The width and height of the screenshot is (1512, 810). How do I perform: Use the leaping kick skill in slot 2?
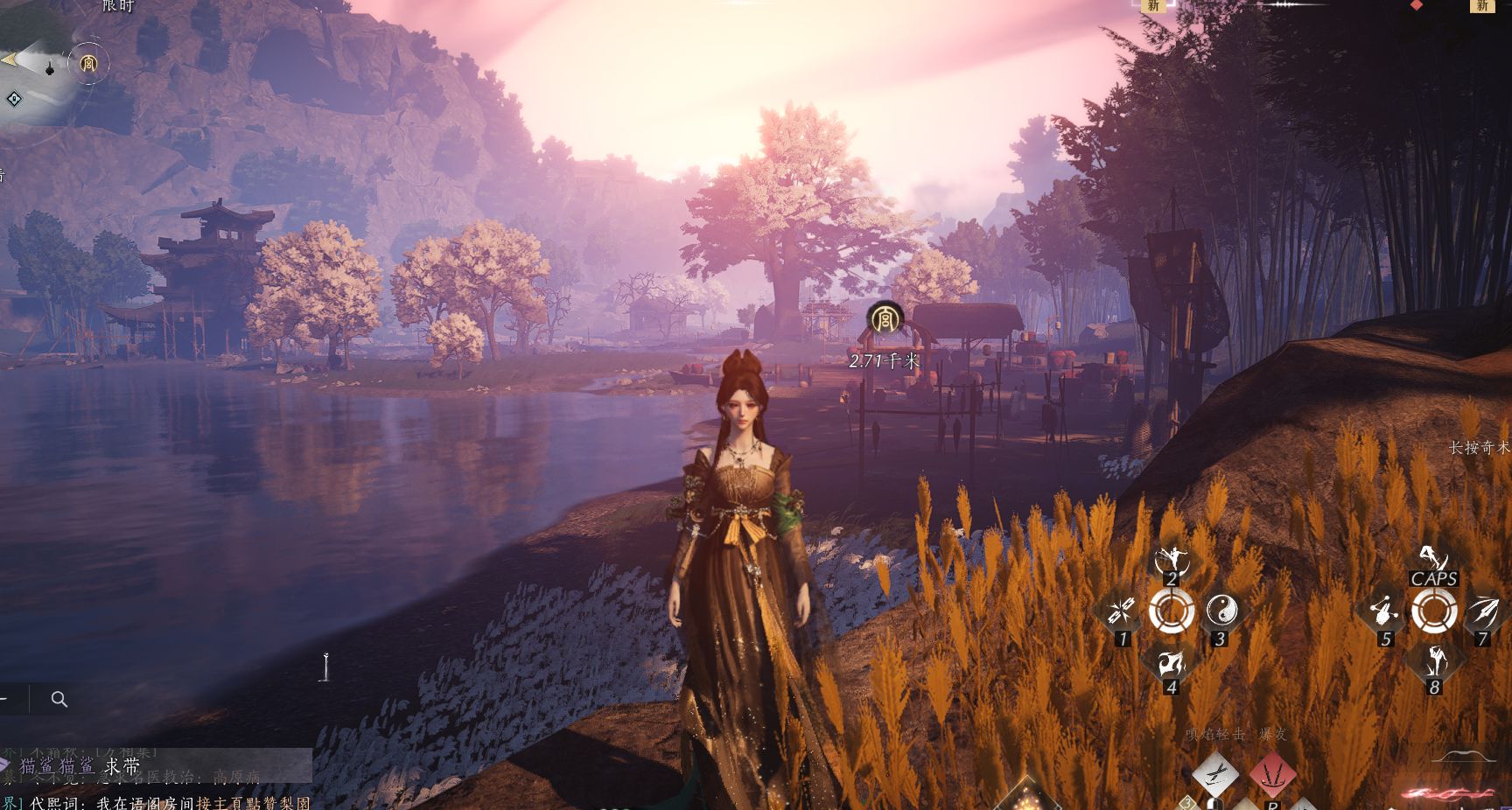[1171, 561]
